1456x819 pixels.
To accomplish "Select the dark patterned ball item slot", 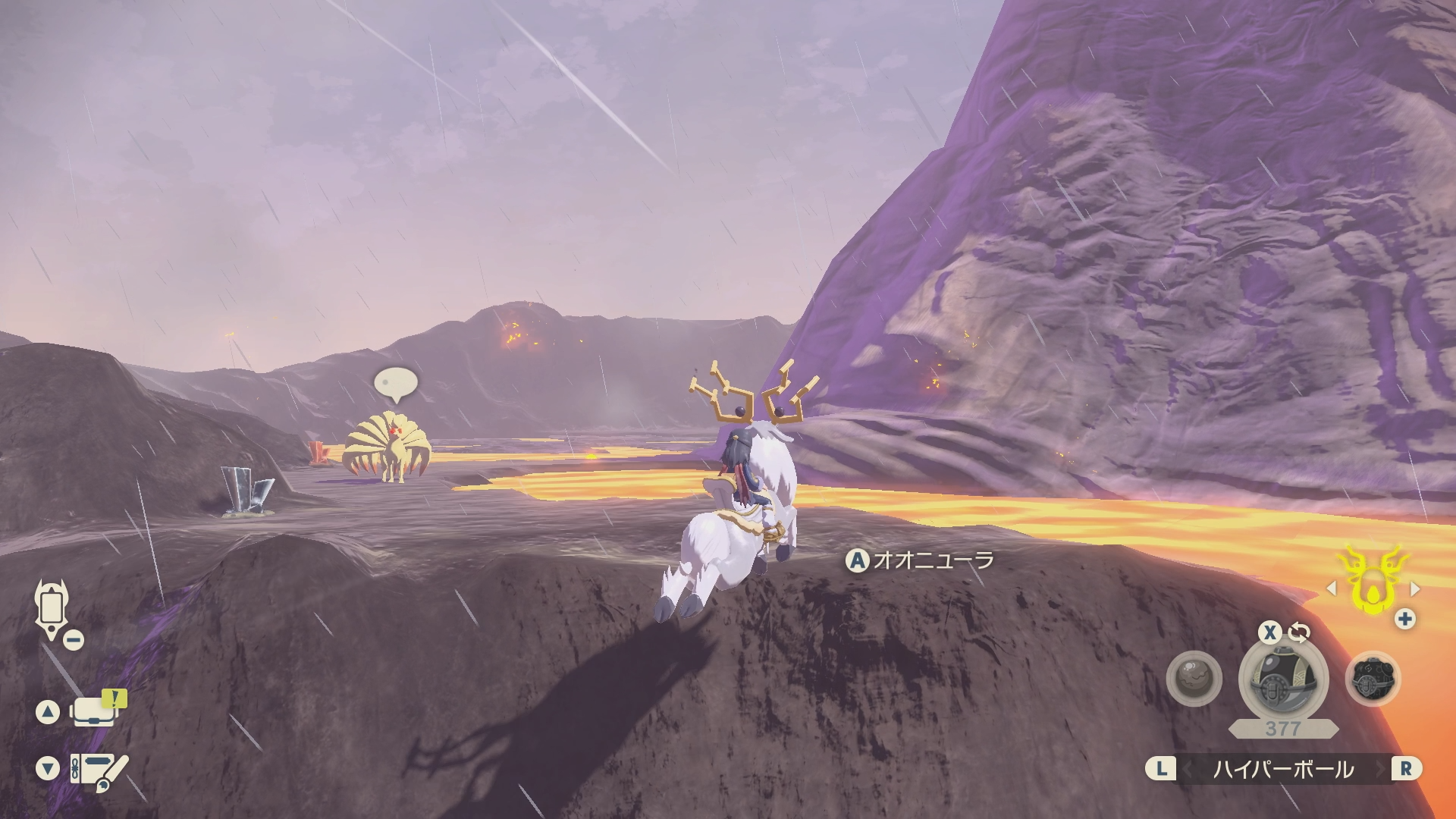I will click(x=1373, y=679).
